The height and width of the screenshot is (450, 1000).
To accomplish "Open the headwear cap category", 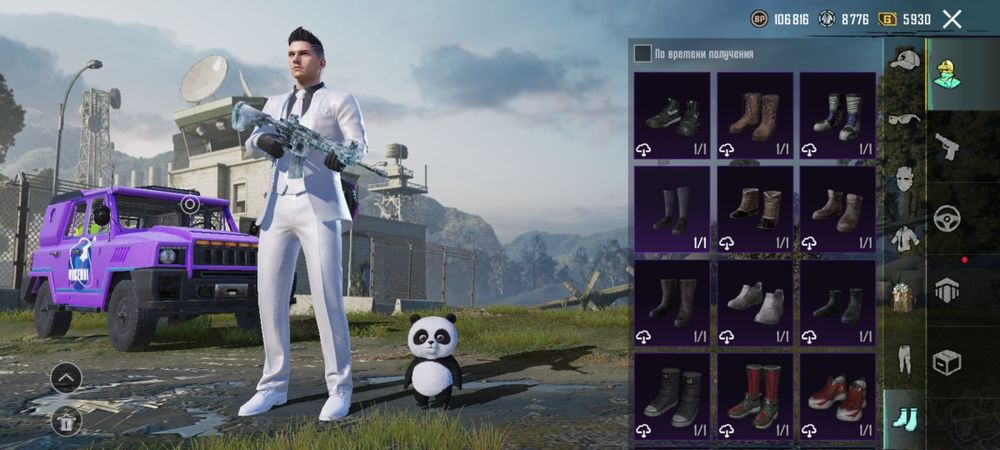I will [x=905, y=60].
